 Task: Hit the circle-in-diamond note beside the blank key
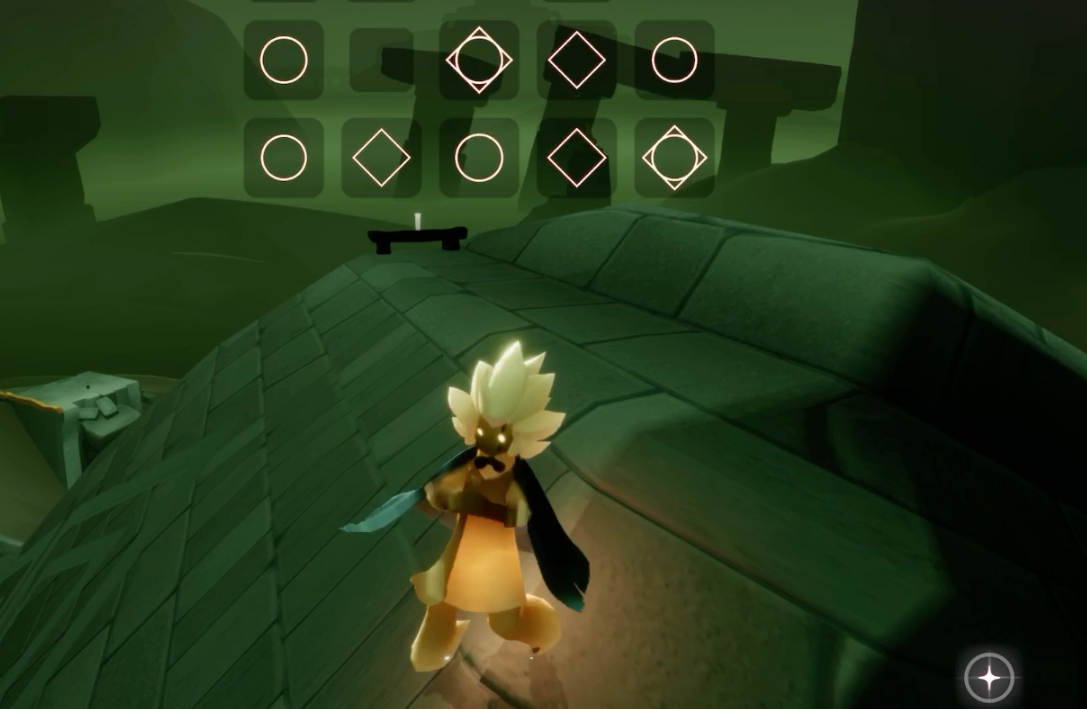[479, 60]
